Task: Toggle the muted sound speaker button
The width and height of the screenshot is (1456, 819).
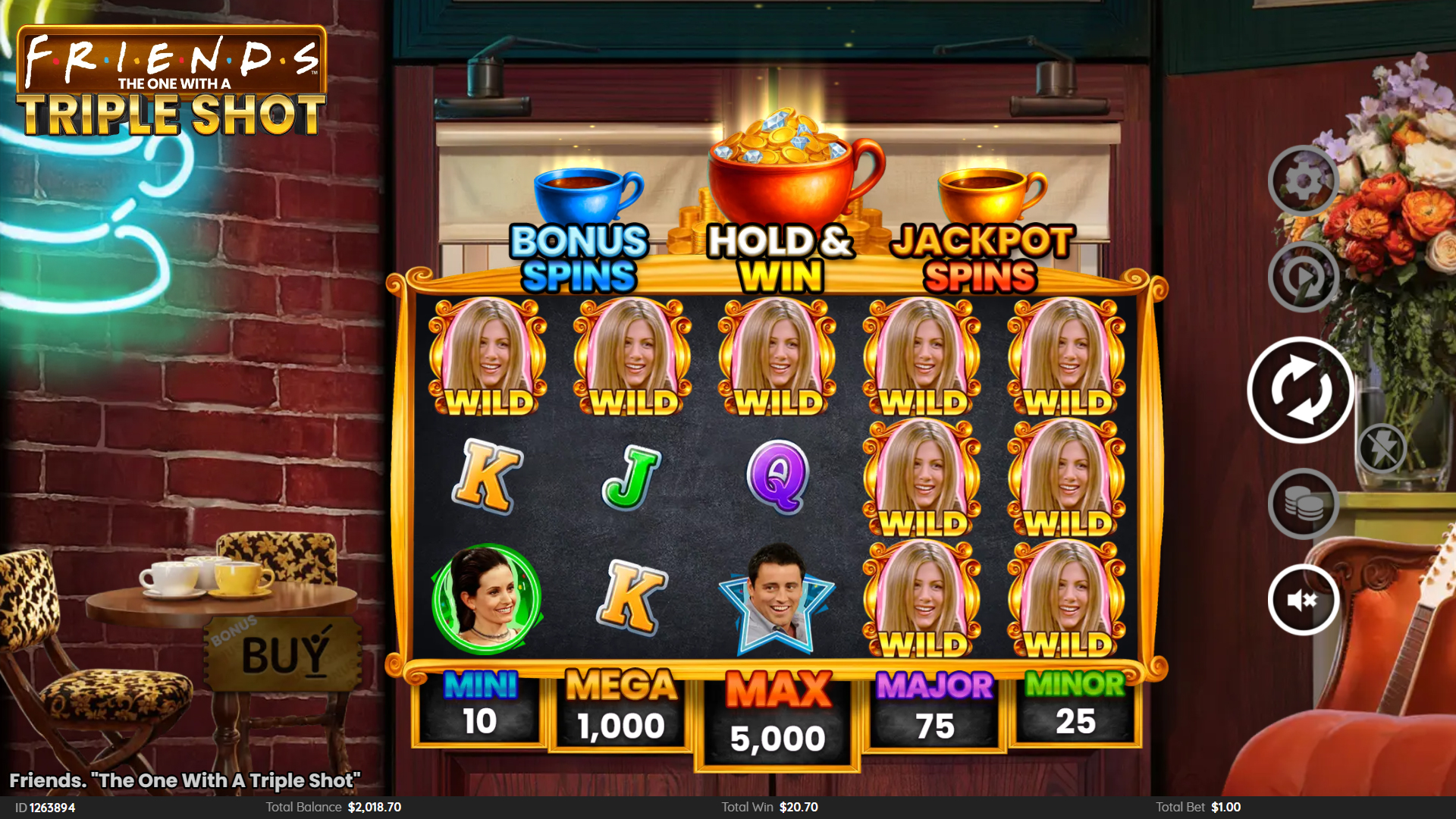Action: coord(1303,600)
